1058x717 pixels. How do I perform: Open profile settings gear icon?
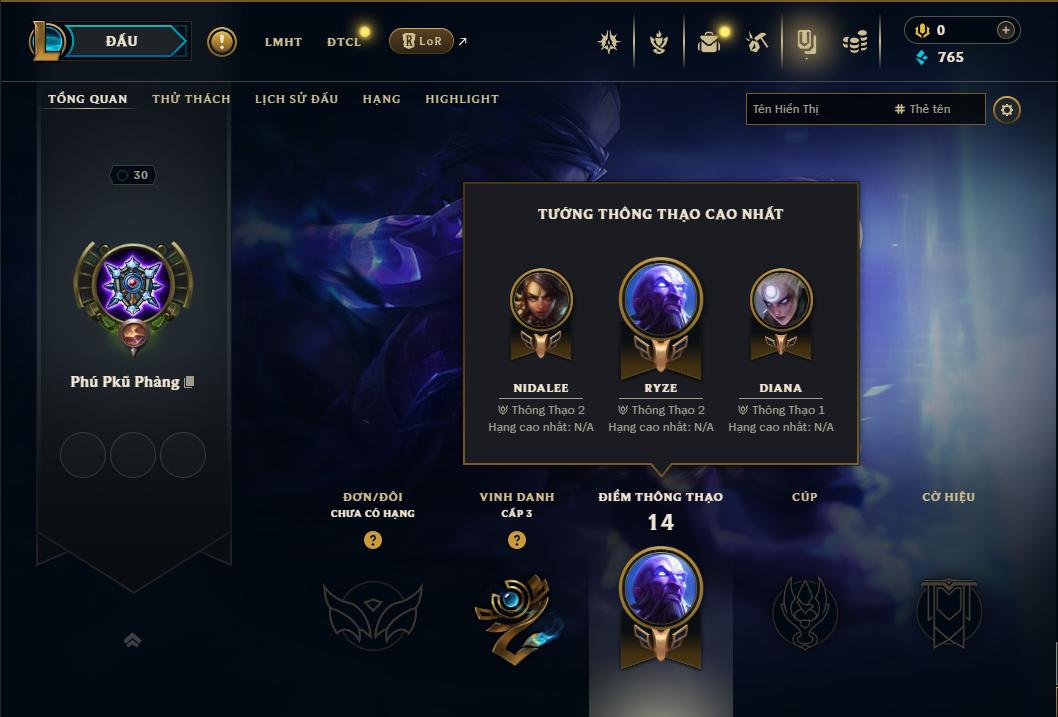click(1007, 109)
